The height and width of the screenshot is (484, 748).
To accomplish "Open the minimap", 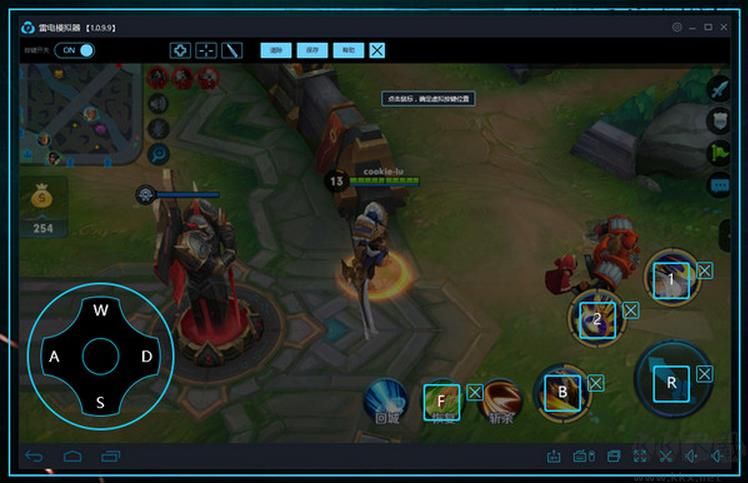I will click(x=82, y=114).
